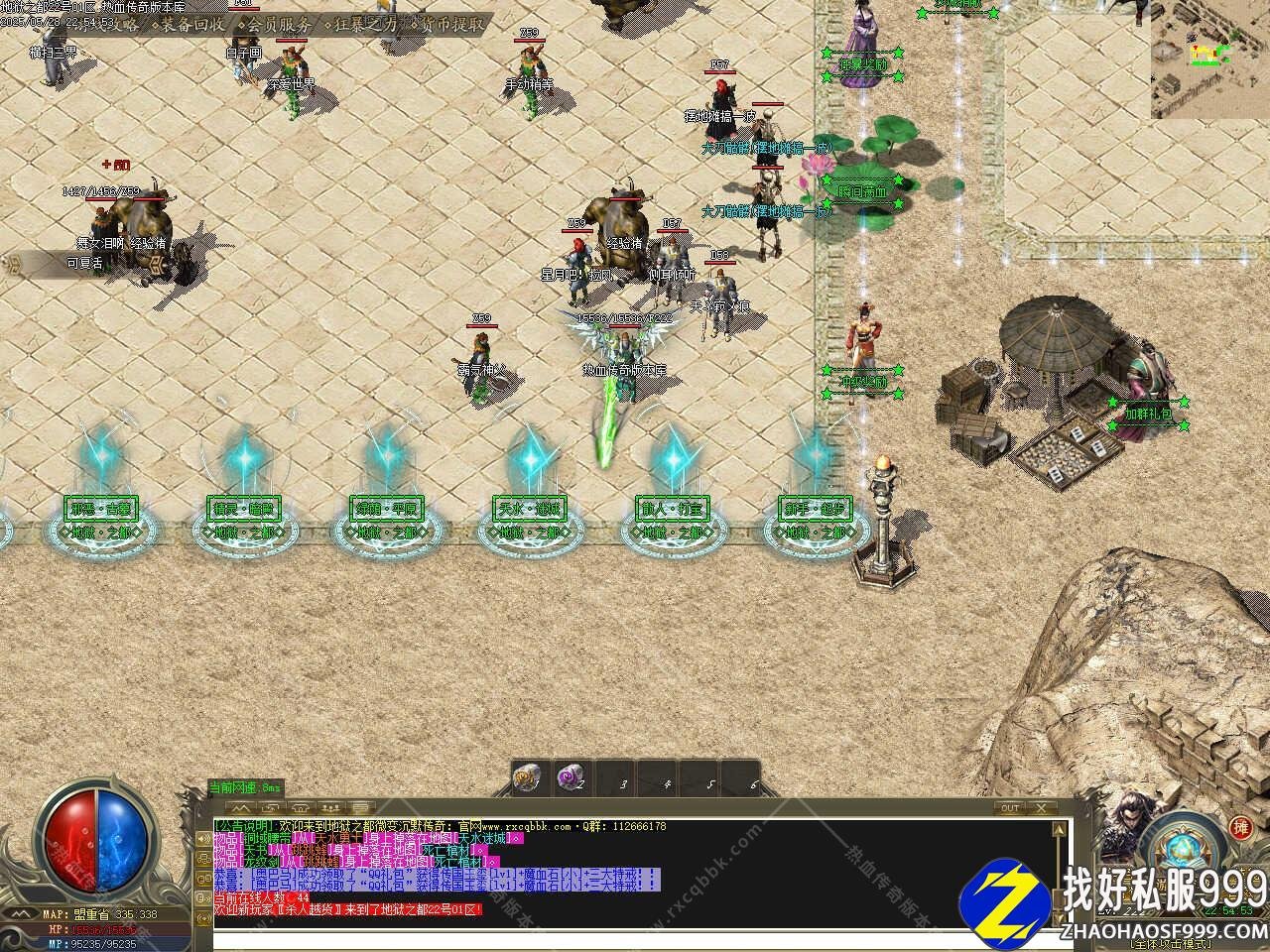Close the panel with the X beside OUT
This screenshot has width=1270, height=952.
pos(1039,807)
